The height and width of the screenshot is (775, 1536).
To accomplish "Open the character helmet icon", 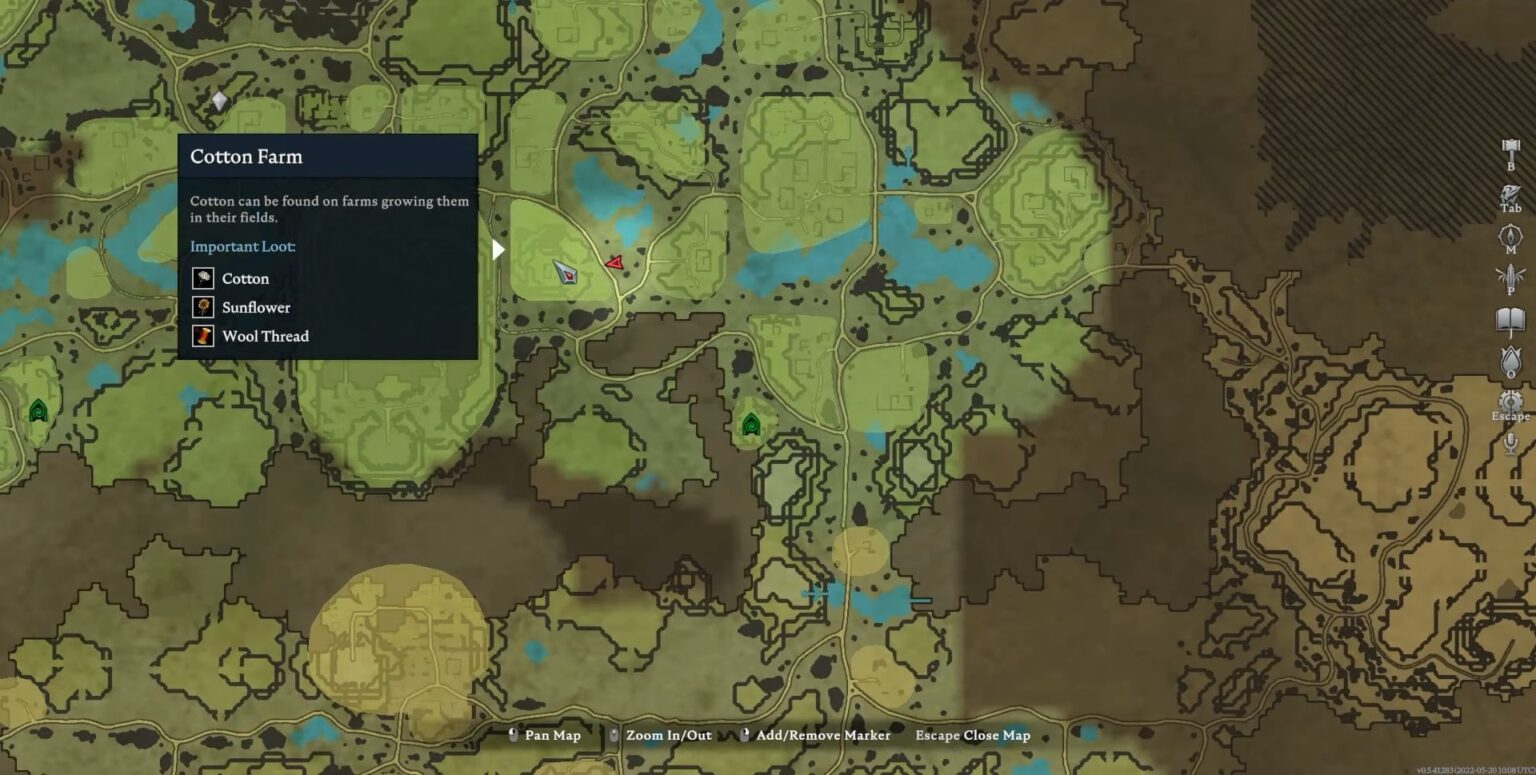I will [1510, 193].
